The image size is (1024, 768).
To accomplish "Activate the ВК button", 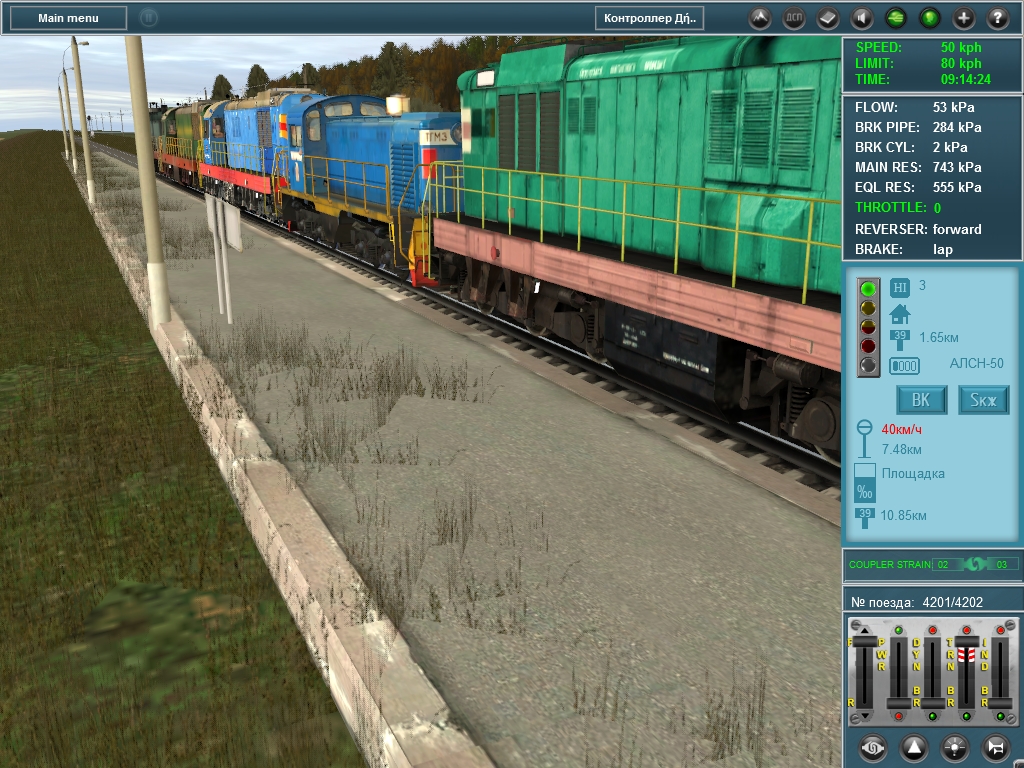I will point(921,400).
